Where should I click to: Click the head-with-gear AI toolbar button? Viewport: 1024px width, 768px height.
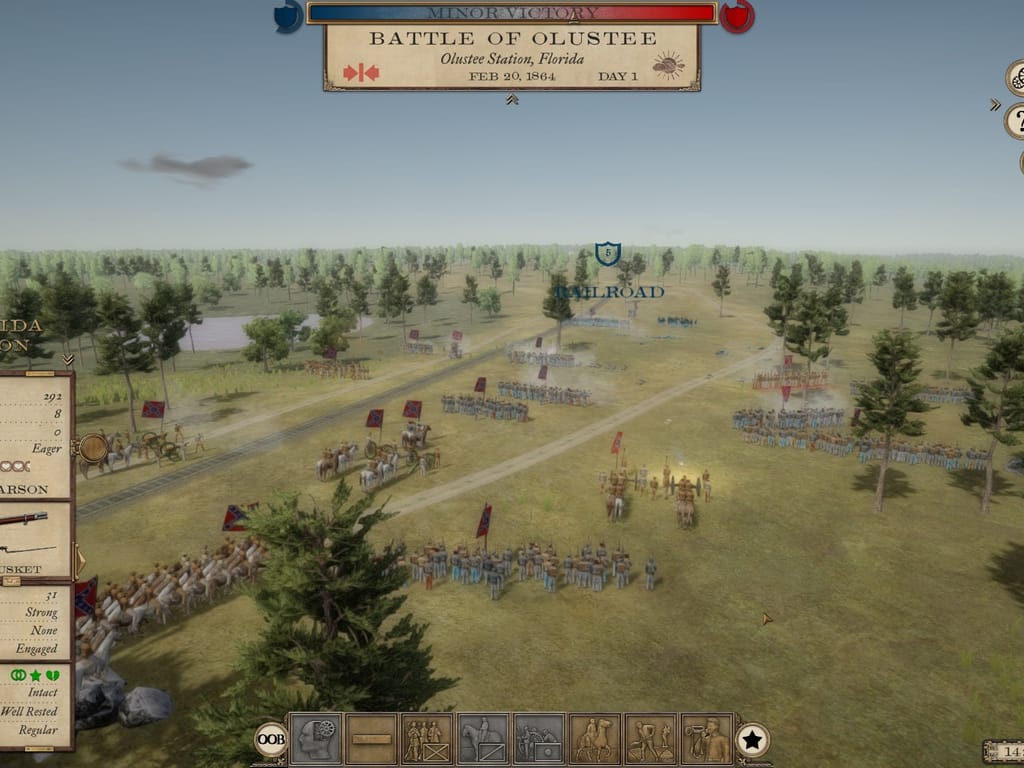[x=316, y=739]
